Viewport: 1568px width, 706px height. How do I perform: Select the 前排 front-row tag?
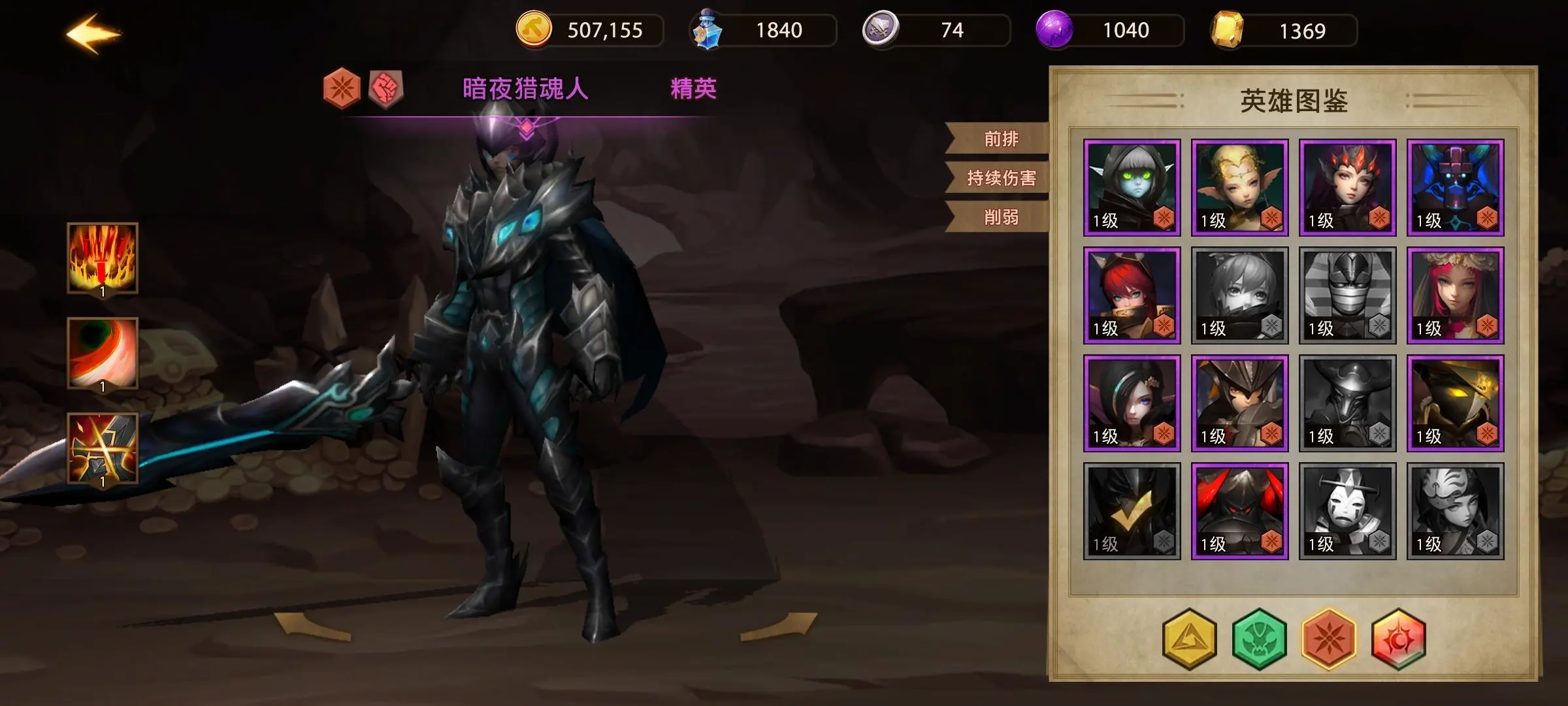(1000, 139)
